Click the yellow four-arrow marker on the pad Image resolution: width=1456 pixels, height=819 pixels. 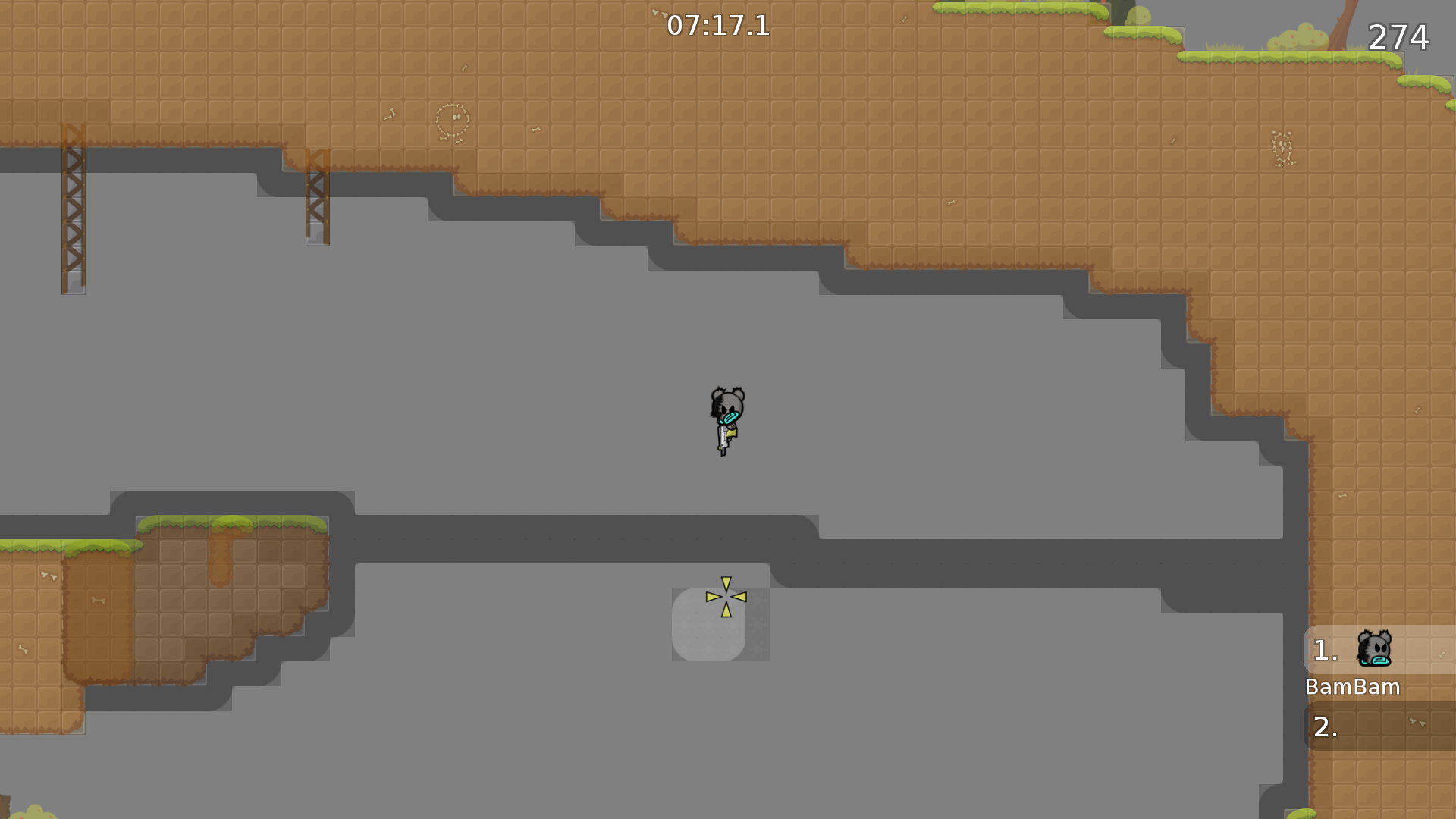(x=726, y=598)
